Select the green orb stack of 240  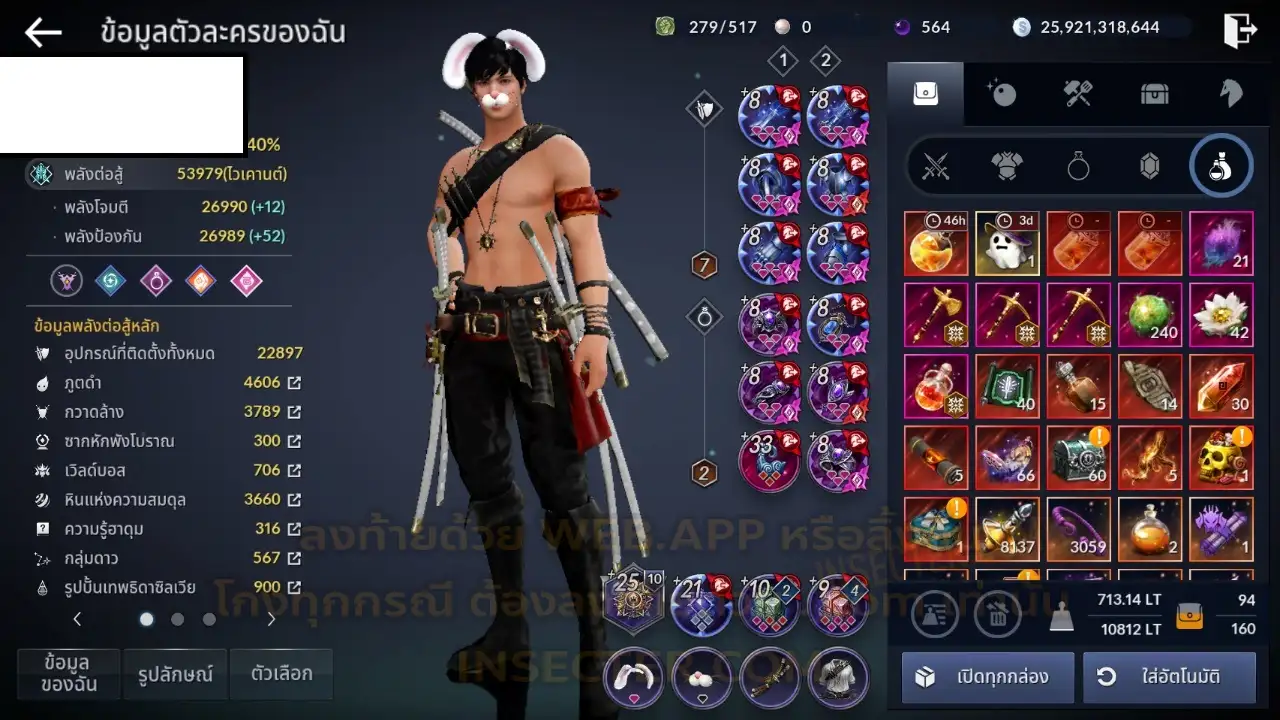click(x=1150, y=314)
